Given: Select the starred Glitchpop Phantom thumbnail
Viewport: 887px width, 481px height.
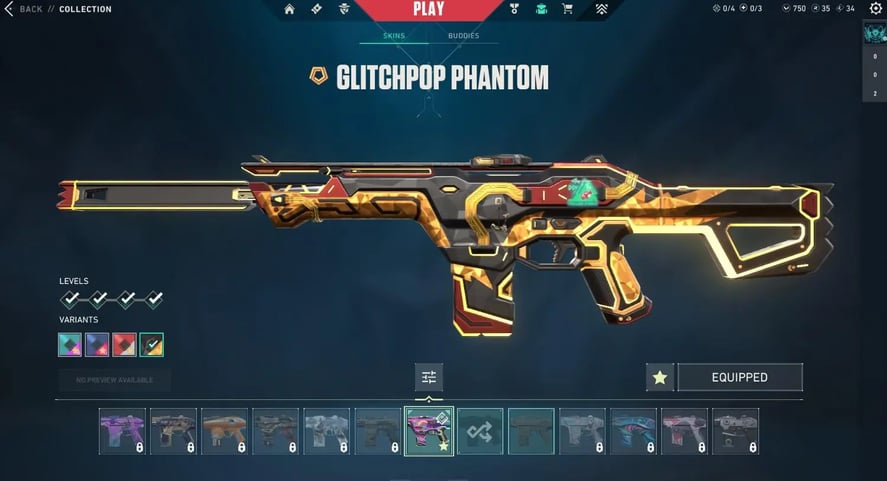Looking at the screenshot, I should tap(429, 431).
